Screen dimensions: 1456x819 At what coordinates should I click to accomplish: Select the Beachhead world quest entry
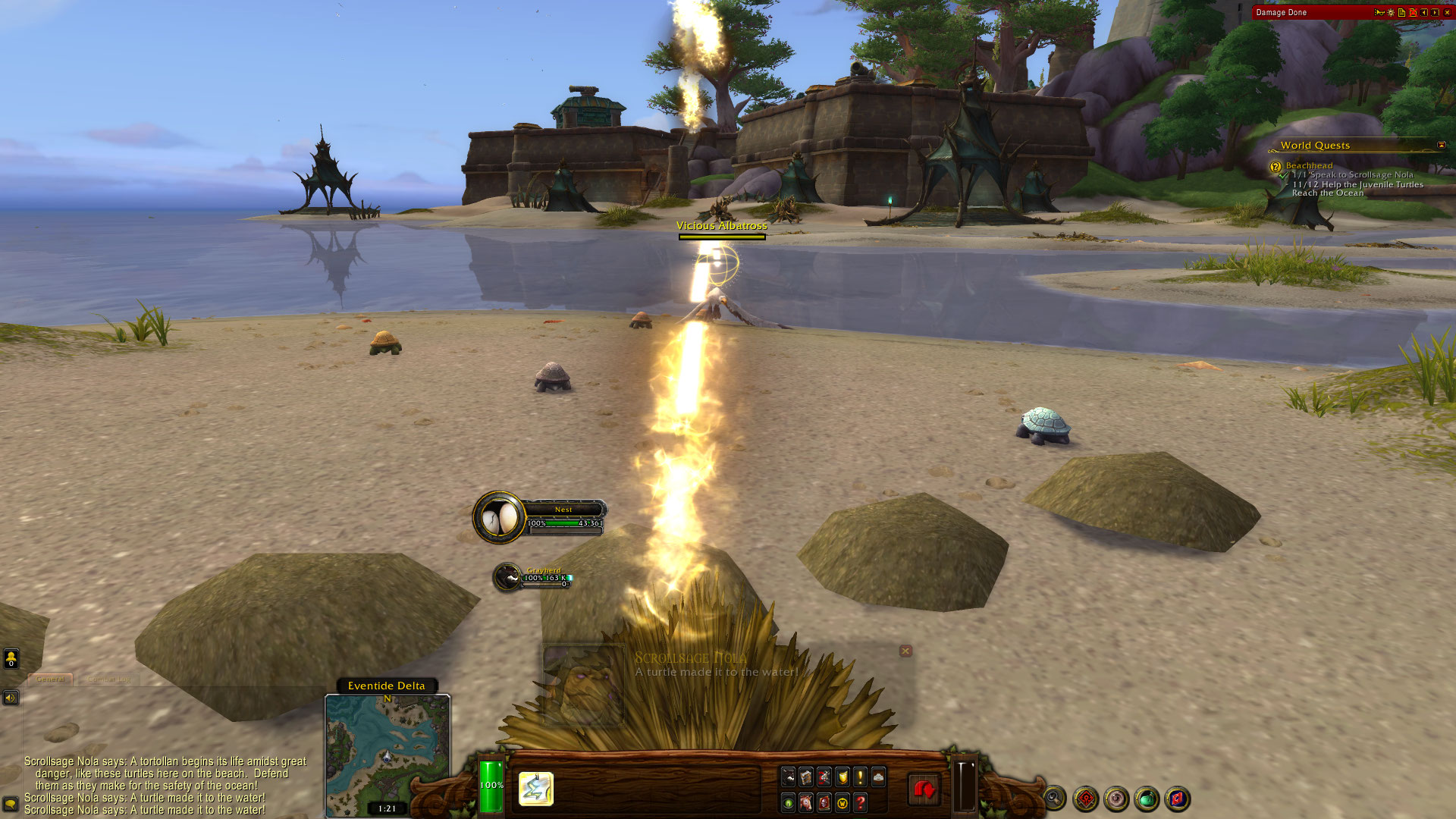[x=1309, y=165]
